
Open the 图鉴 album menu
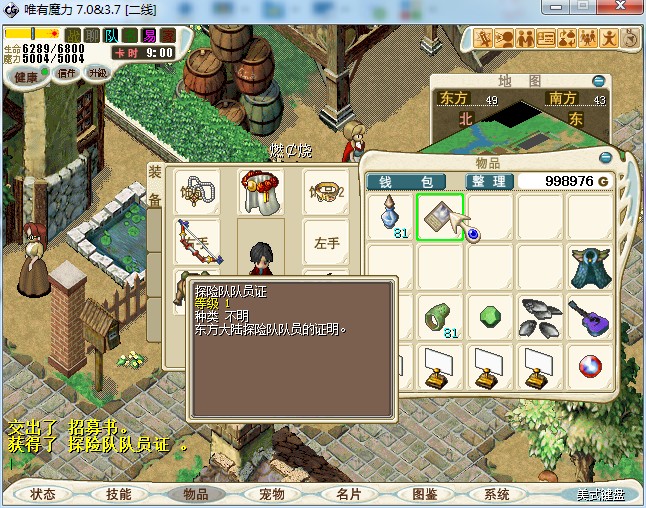(x=424, y=494)
